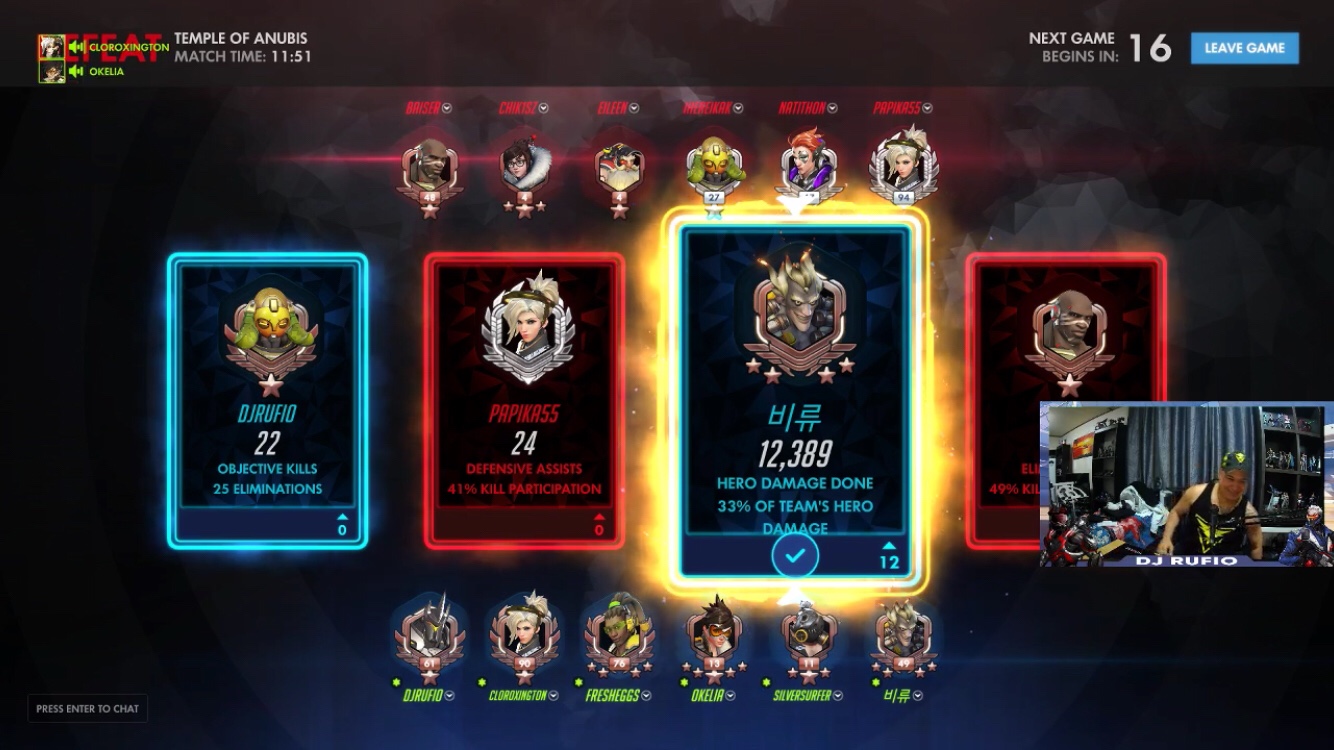Viewport: 1334px width, 750px height.
Task: Click the Press Enter to Chat box
Action: pyautogui.click(x=88, y=709)
